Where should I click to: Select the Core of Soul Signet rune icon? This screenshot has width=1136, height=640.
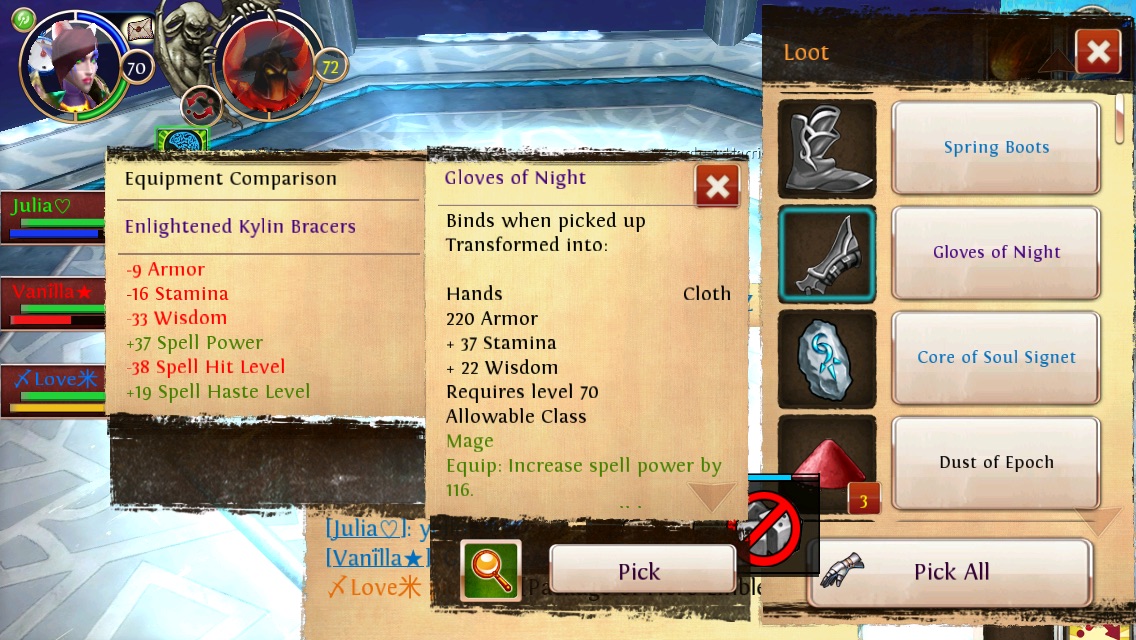pyautogui.click(x=827, y=359)
